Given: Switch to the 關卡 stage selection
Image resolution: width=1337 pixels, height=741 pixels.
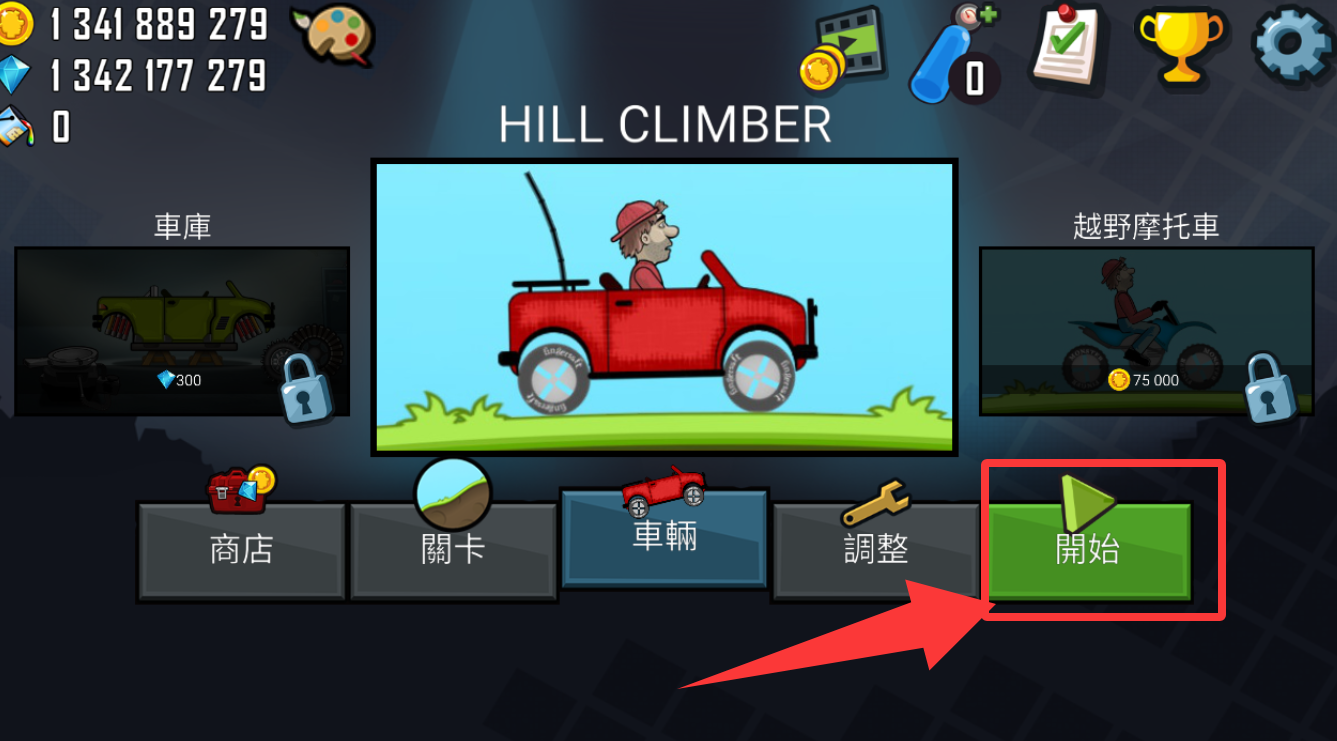Looking at the screenshot, I should pyautogui.click(x=453, y=550).
